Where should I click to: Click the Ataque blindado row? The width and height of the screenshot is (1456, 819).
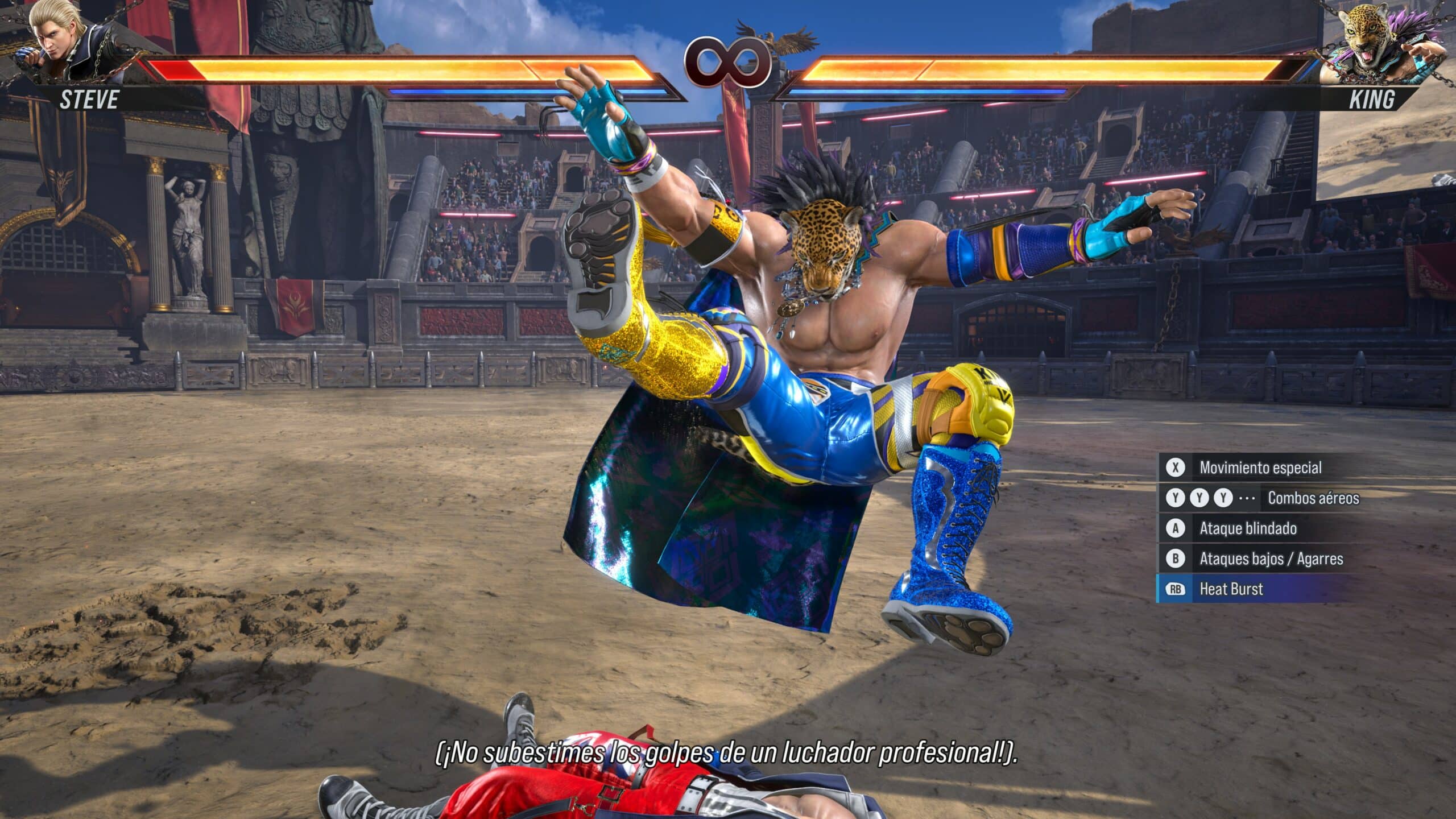[x=1248, y=528]
